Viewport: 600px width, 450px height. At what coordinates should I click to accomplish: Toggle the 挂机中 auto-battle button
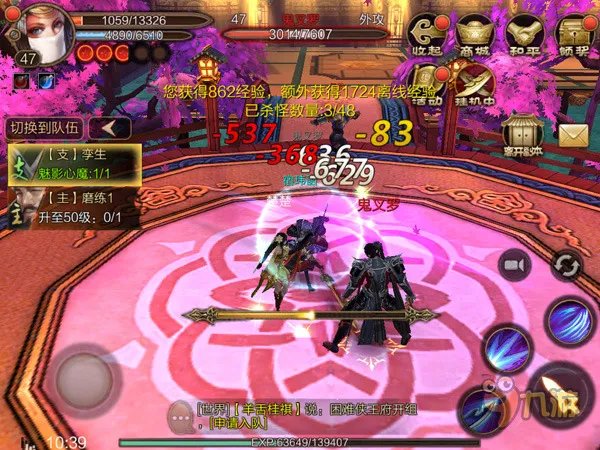tap(477, 82)
